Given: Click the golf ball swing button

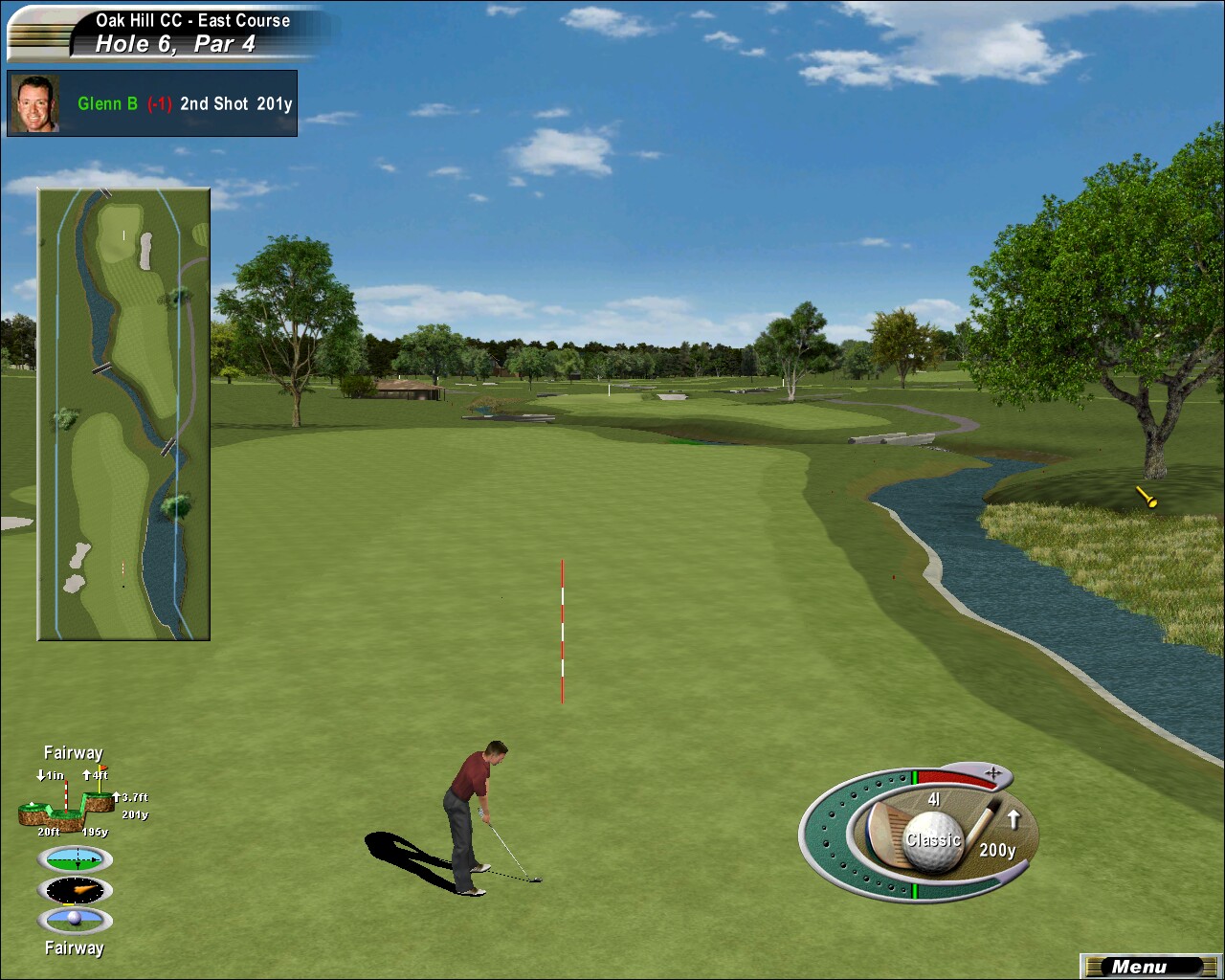Looking at the screenshot, I should pyautogui.click(x=931, y=841).
